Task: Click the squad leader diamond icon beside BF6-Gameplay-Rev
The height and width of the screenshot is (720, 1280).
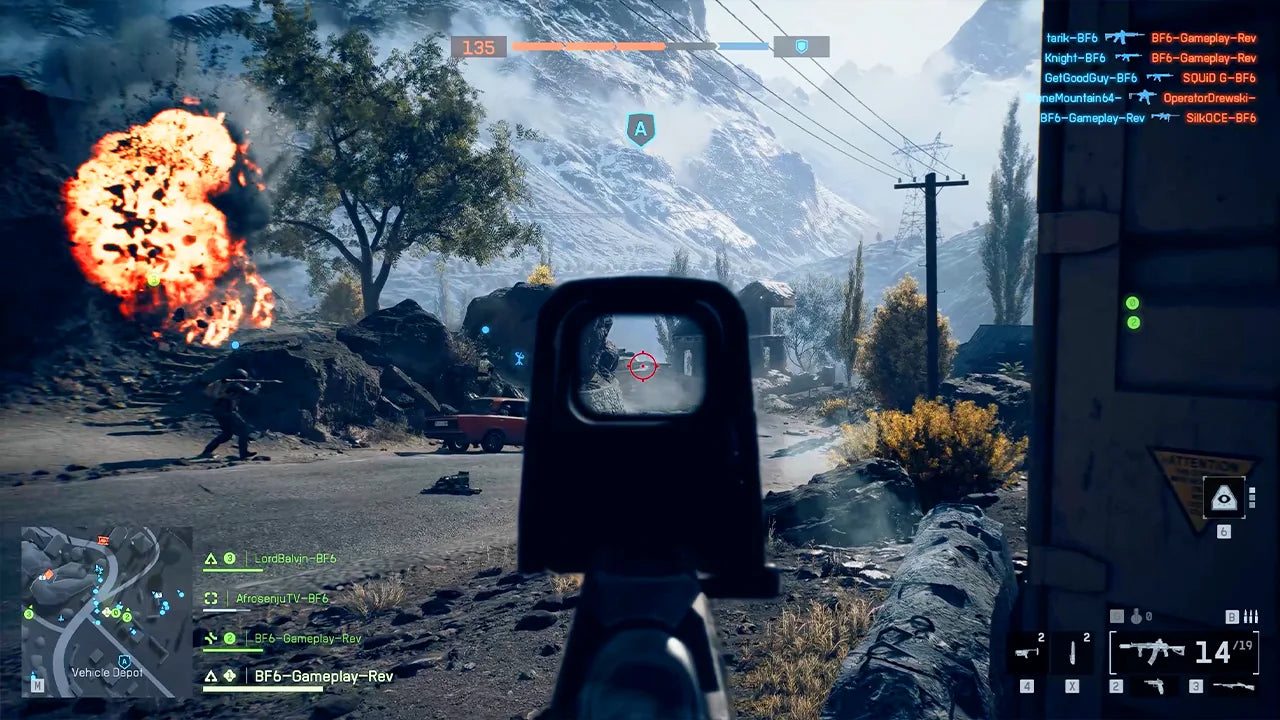Action: 229,676
